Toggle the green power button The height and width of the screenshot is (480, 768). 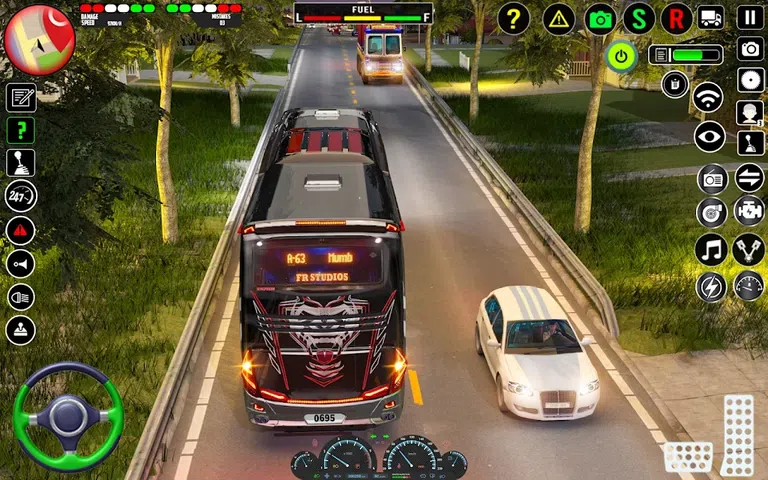coord(622,56)
